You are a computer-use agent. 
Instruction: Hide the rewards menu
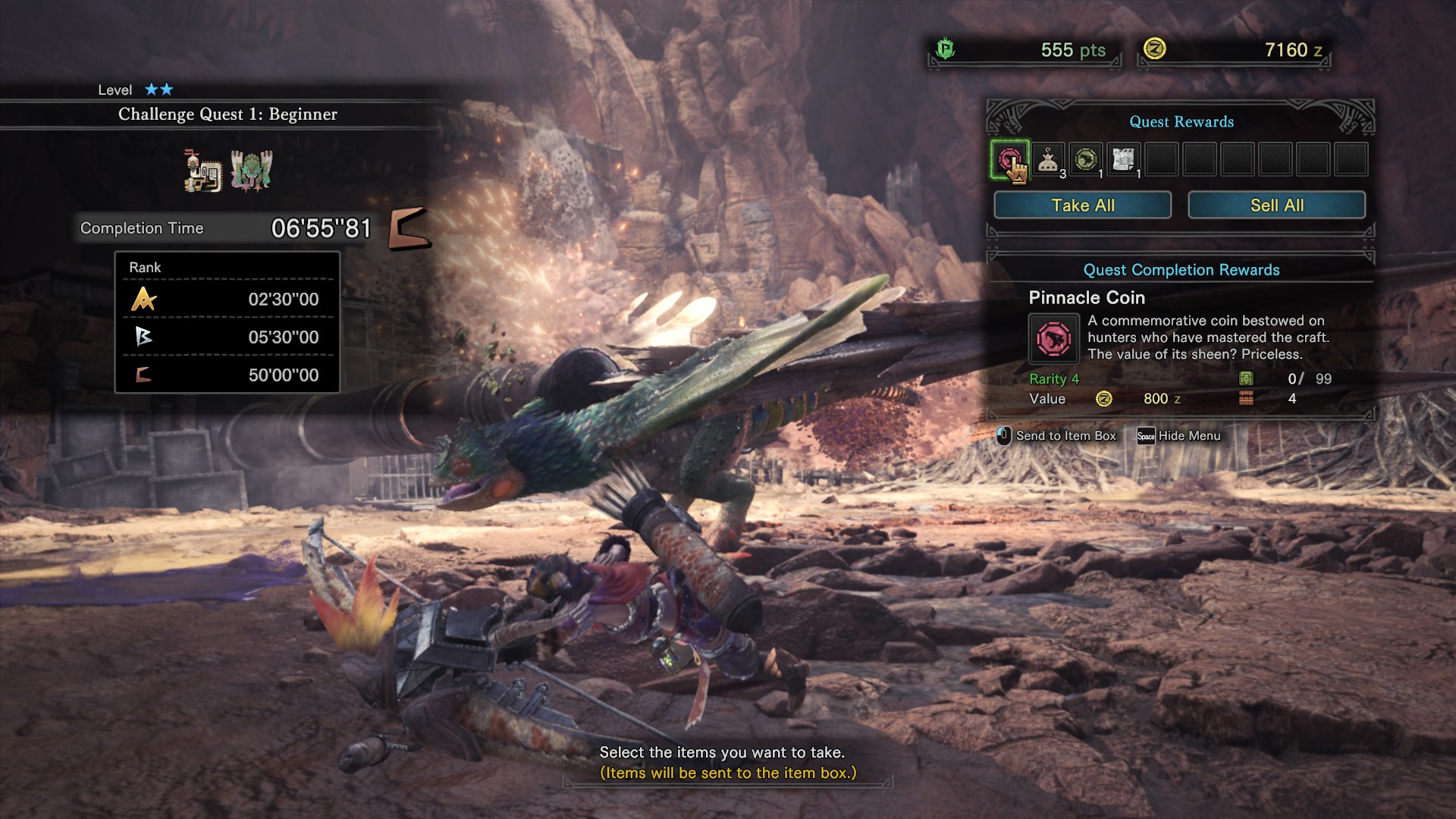pos(1179,436)
